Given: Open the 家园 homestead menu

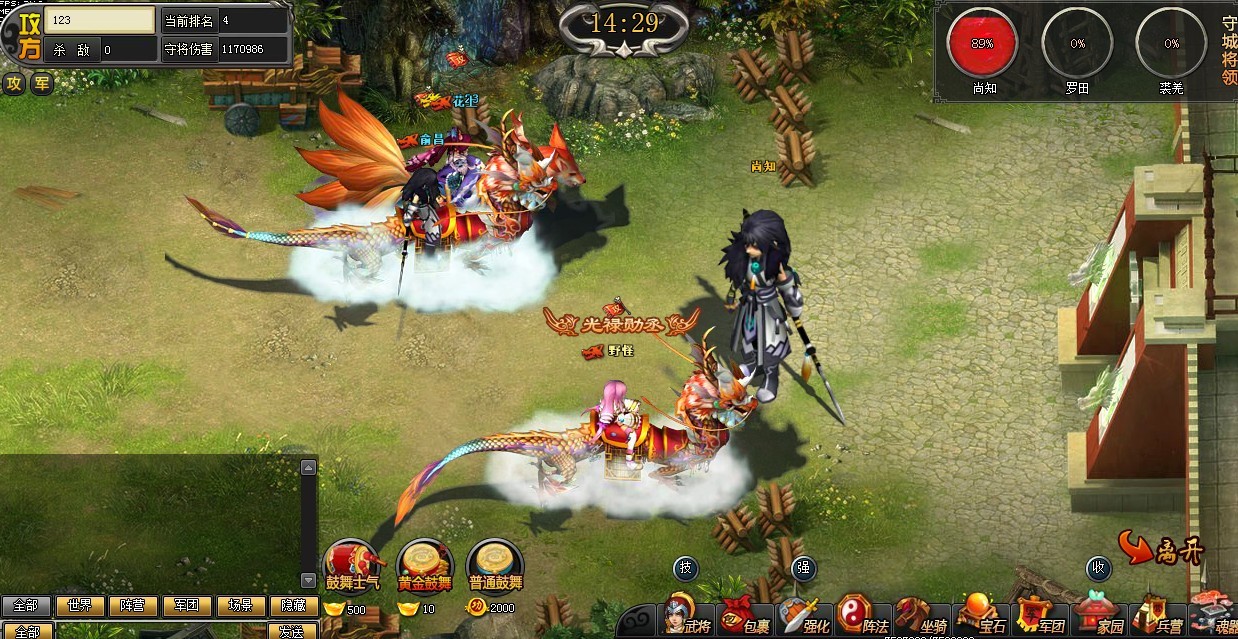Looking at the screenshot, I should (1097, 619).
